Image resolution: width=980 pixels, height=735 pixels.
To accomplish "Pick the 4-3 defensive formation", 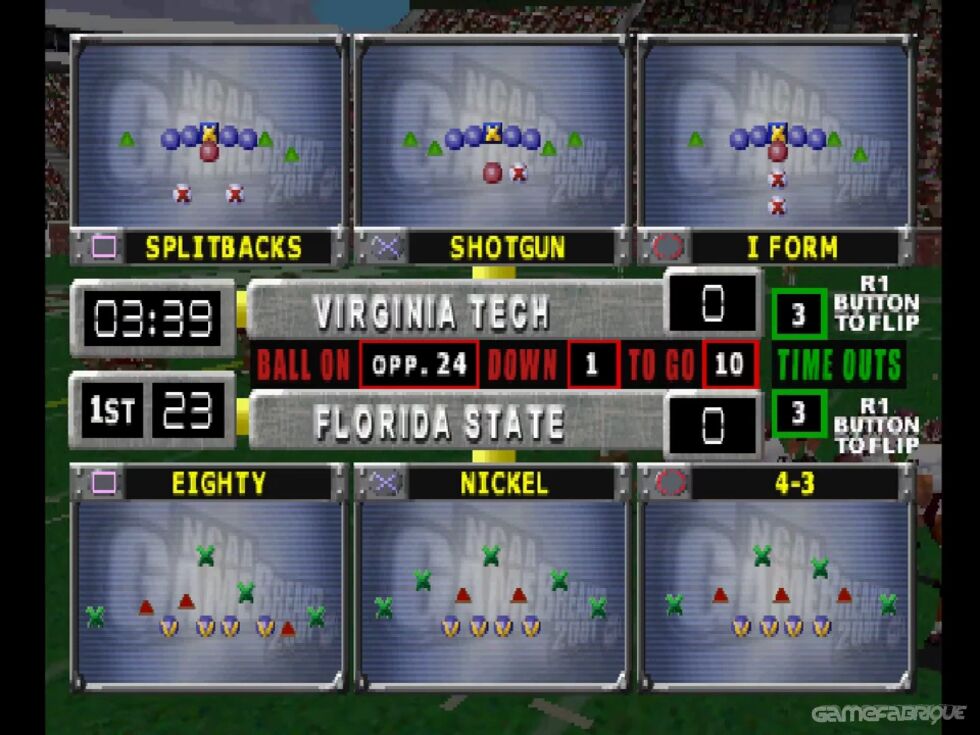I will pos(776,590).
